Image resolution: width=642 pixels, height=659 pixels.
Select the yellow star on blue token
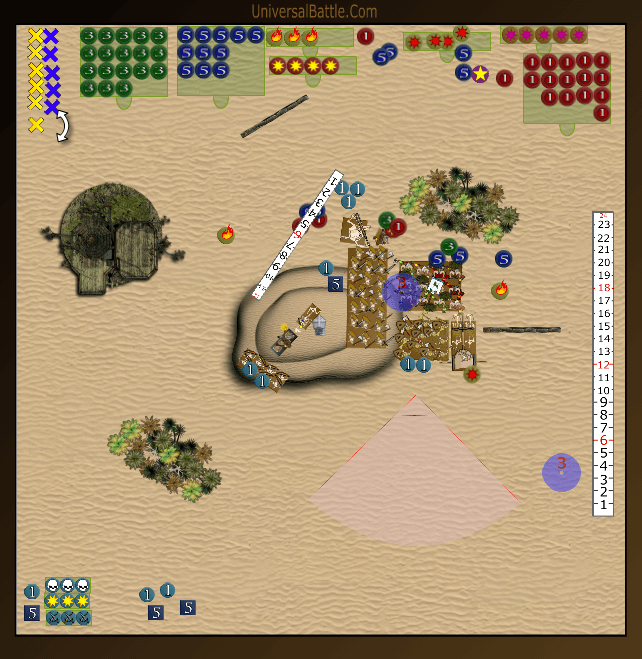tap(480, 74)
